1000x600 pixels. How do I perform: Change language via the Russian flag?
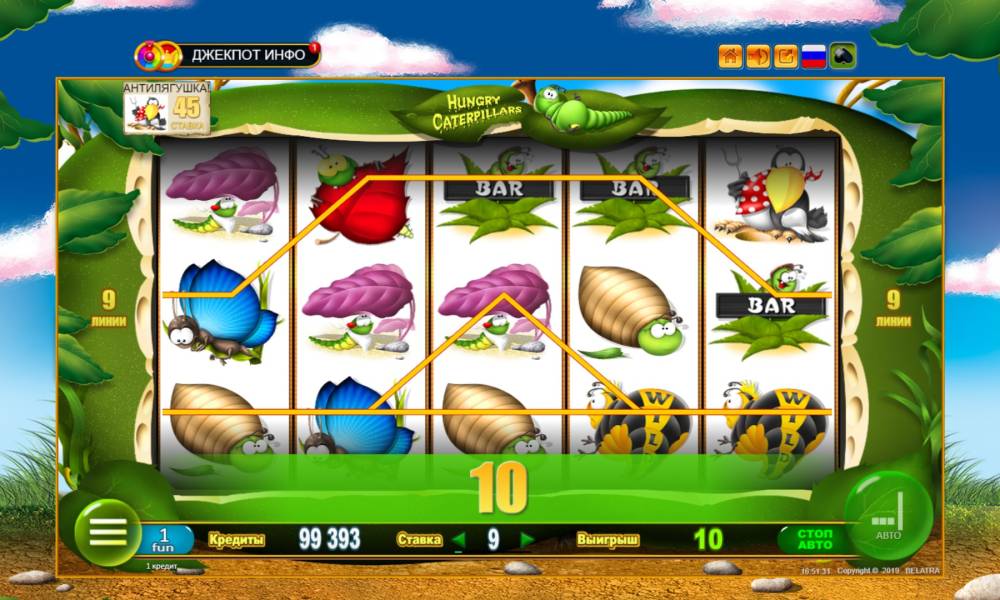[x=814, y=56]
